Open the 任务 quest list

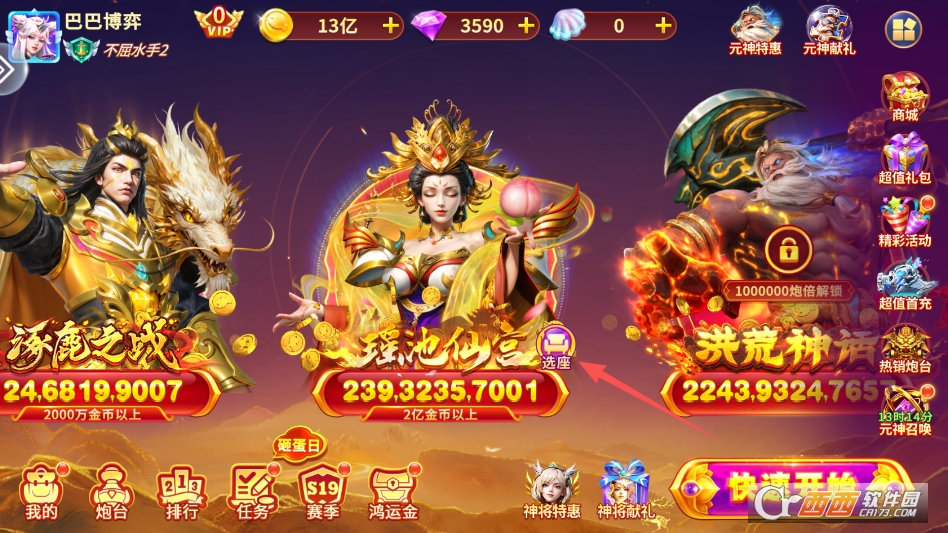253,492
